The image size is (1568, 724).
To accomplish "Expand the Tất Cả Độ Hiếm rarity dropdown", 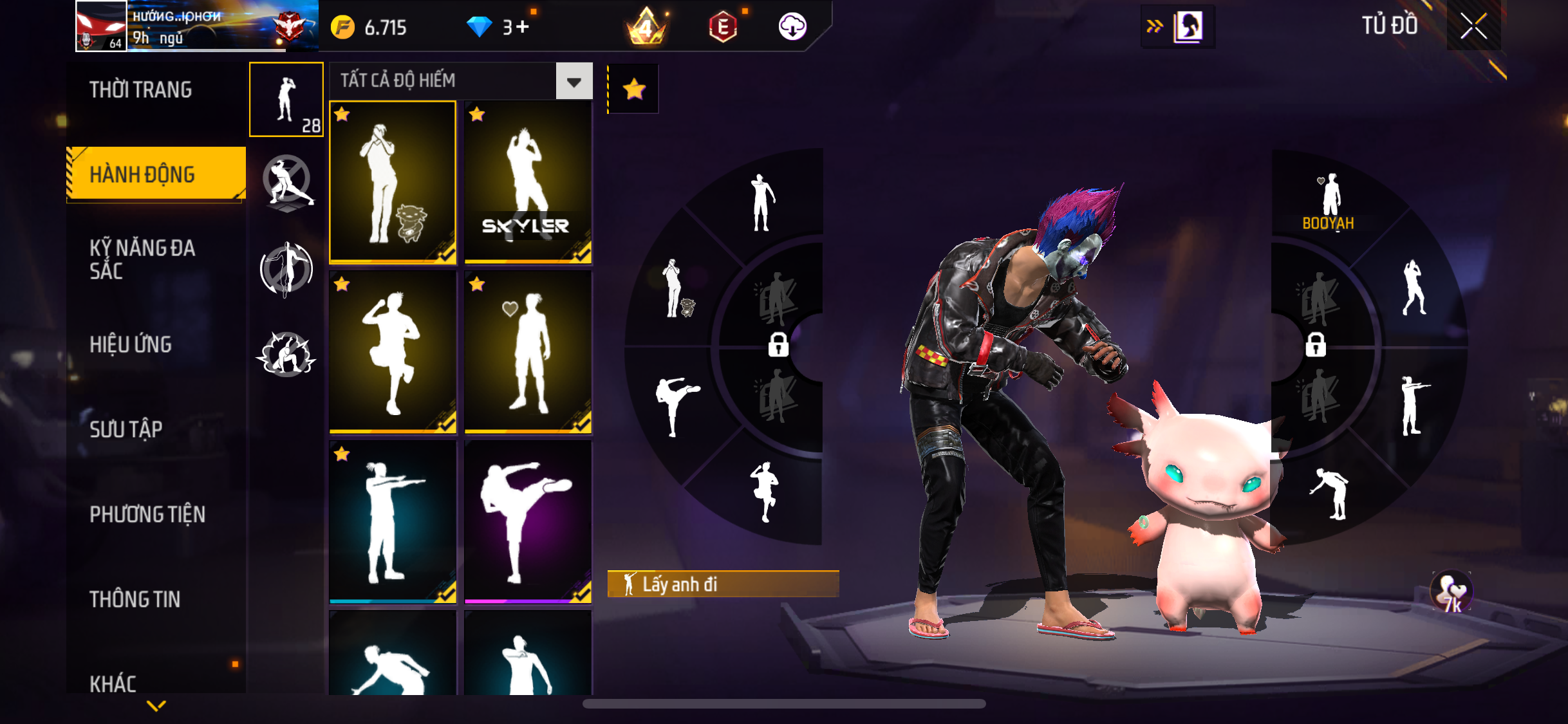I will click(574, 81).
